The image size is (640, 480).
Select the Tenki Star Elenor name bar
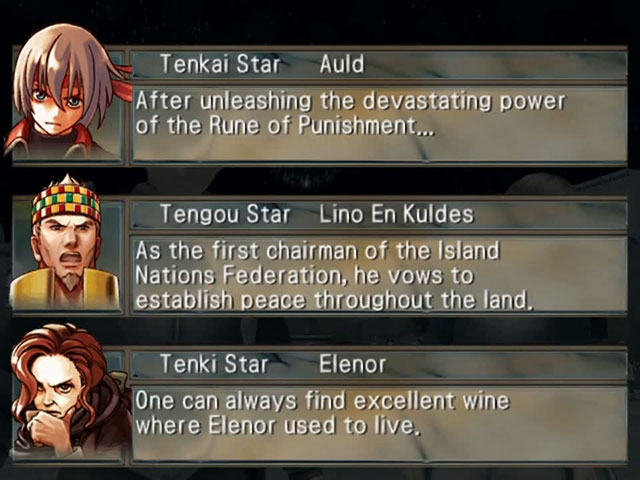point(378,365)
